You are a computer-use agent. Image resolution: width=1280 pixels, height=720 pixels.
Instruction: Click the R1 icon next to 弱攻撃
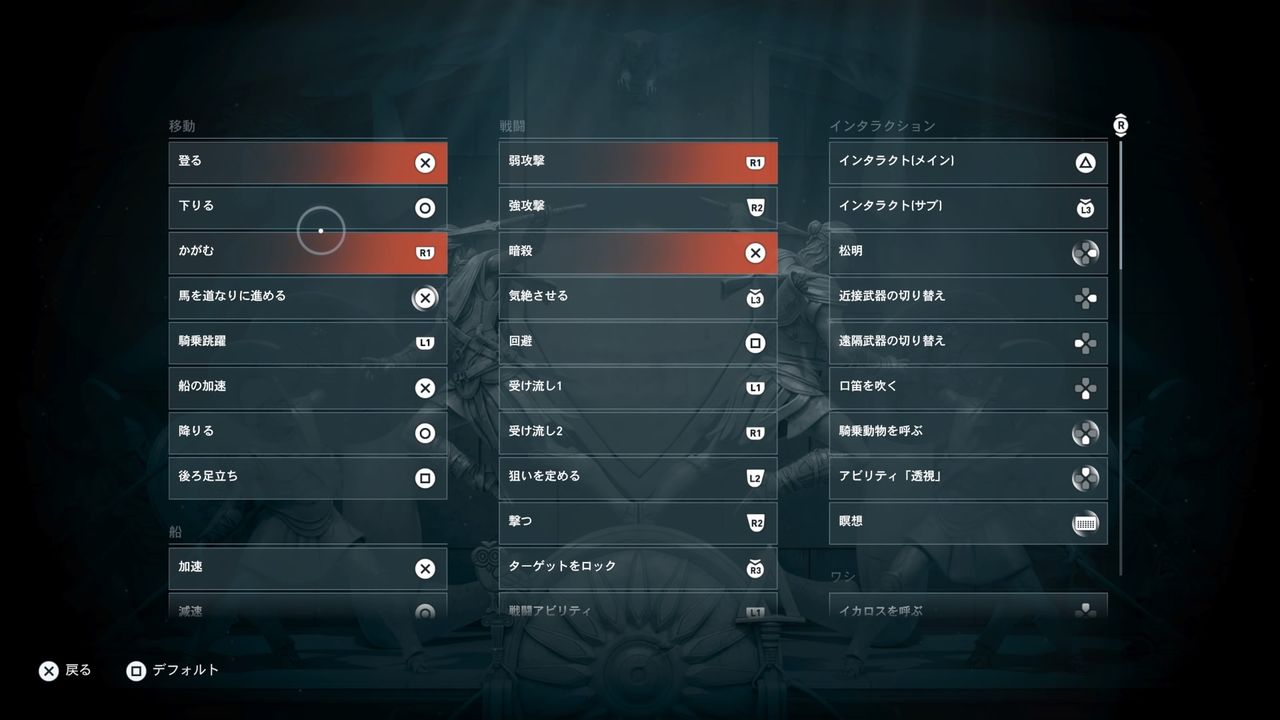pyautogui.click(x=755, y=161)
